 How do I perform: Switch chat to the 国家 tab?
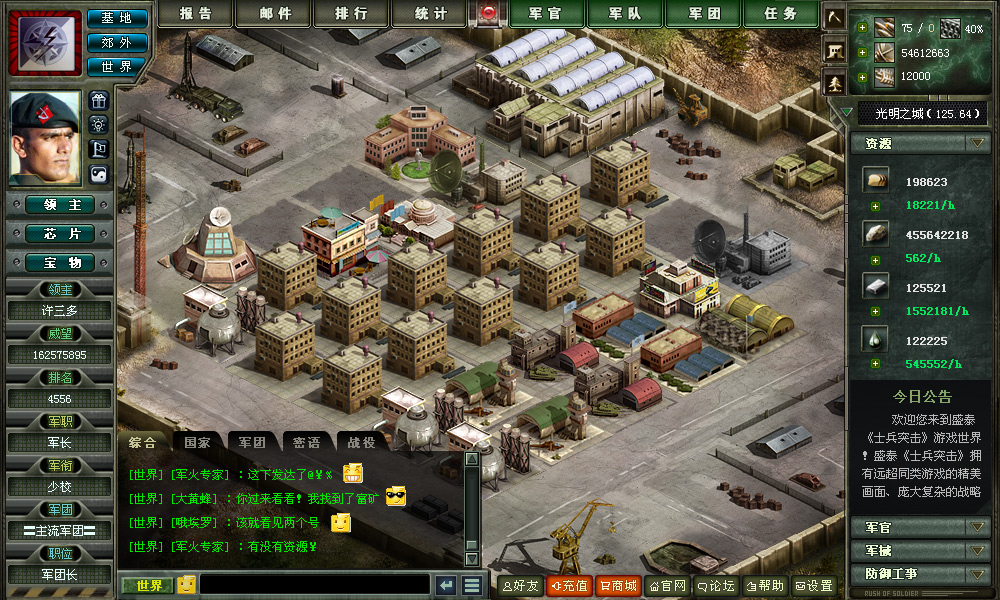tap(197, 442)
